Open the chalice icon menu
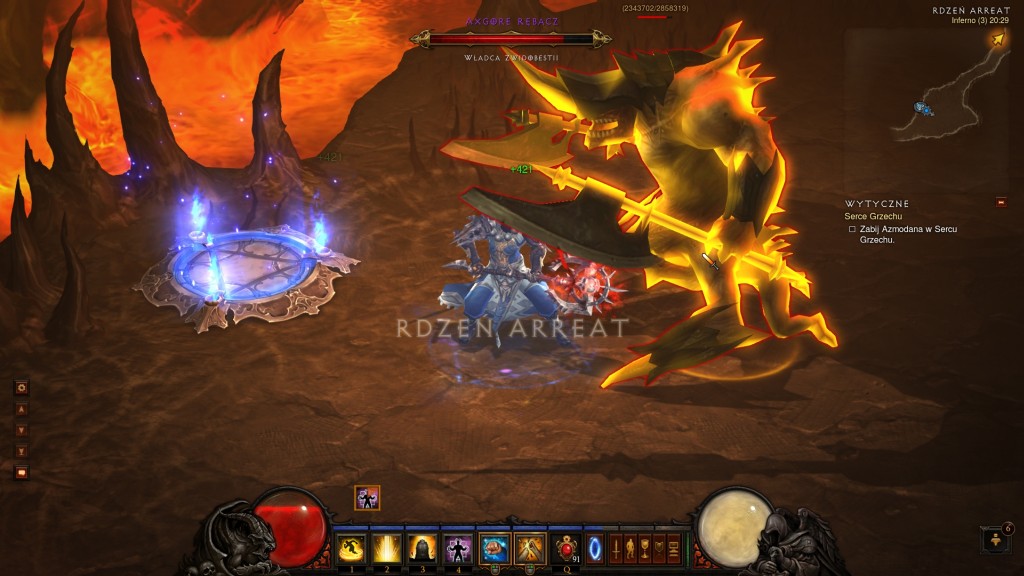 tap(645, 548)
